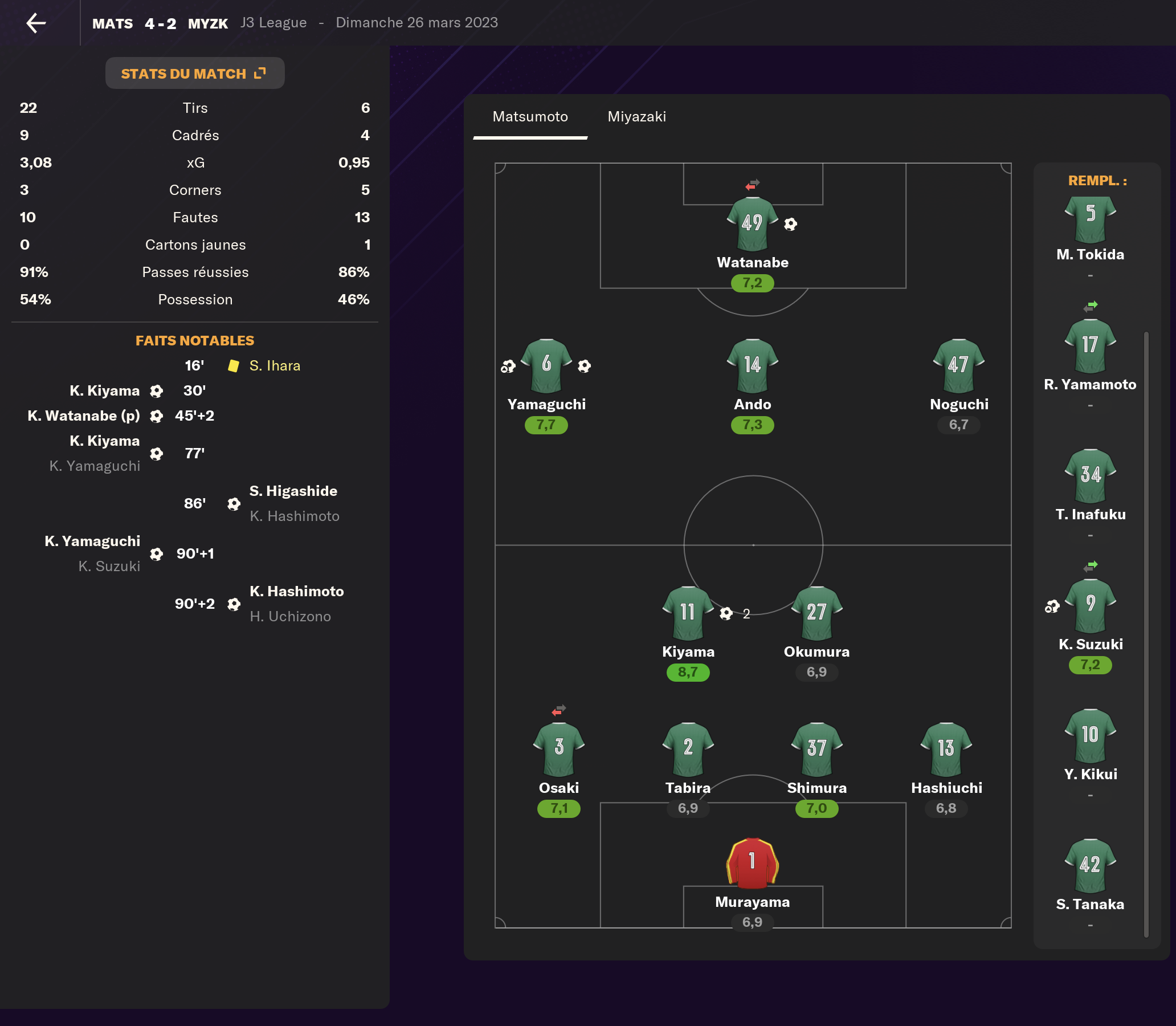Open the Stats du Match panel
The width and height of the screenshot is (1176, 1026).
[194, 74]
